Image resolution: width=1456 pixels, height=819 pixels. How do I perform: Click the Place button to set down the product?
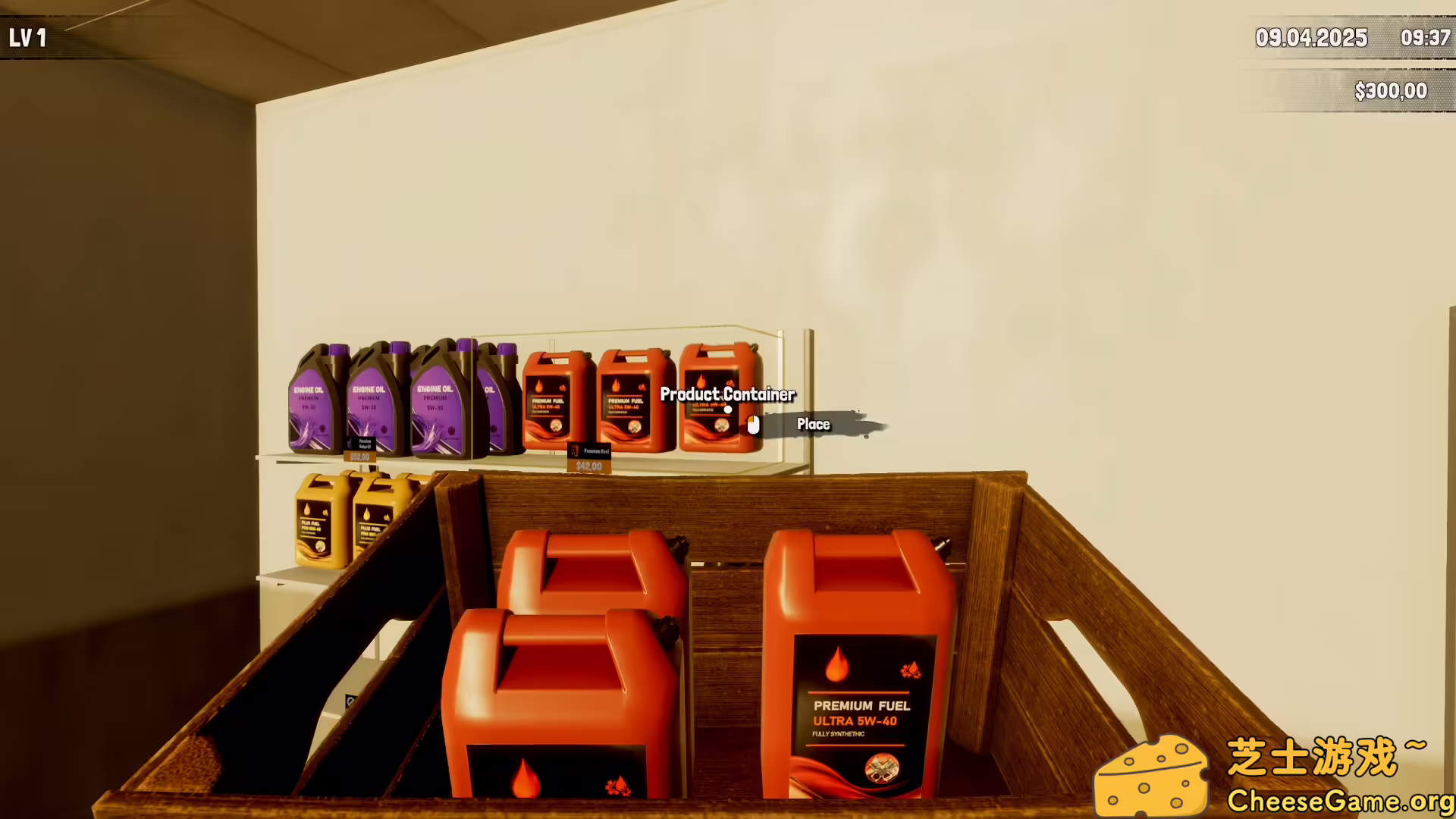pyautogui.click(x=812, y=425)
